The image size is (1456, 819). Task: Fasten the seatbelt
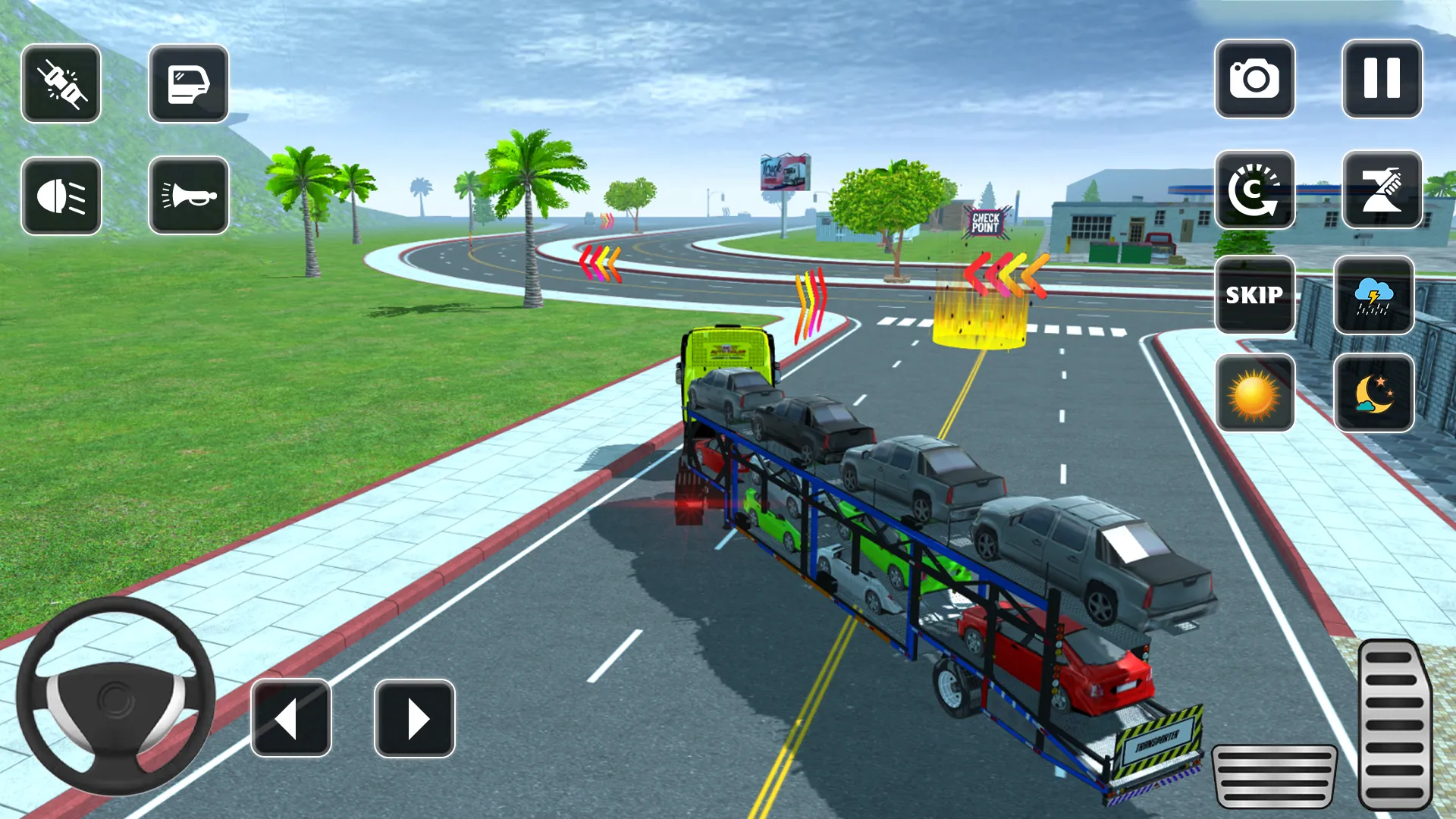(61, 83)
